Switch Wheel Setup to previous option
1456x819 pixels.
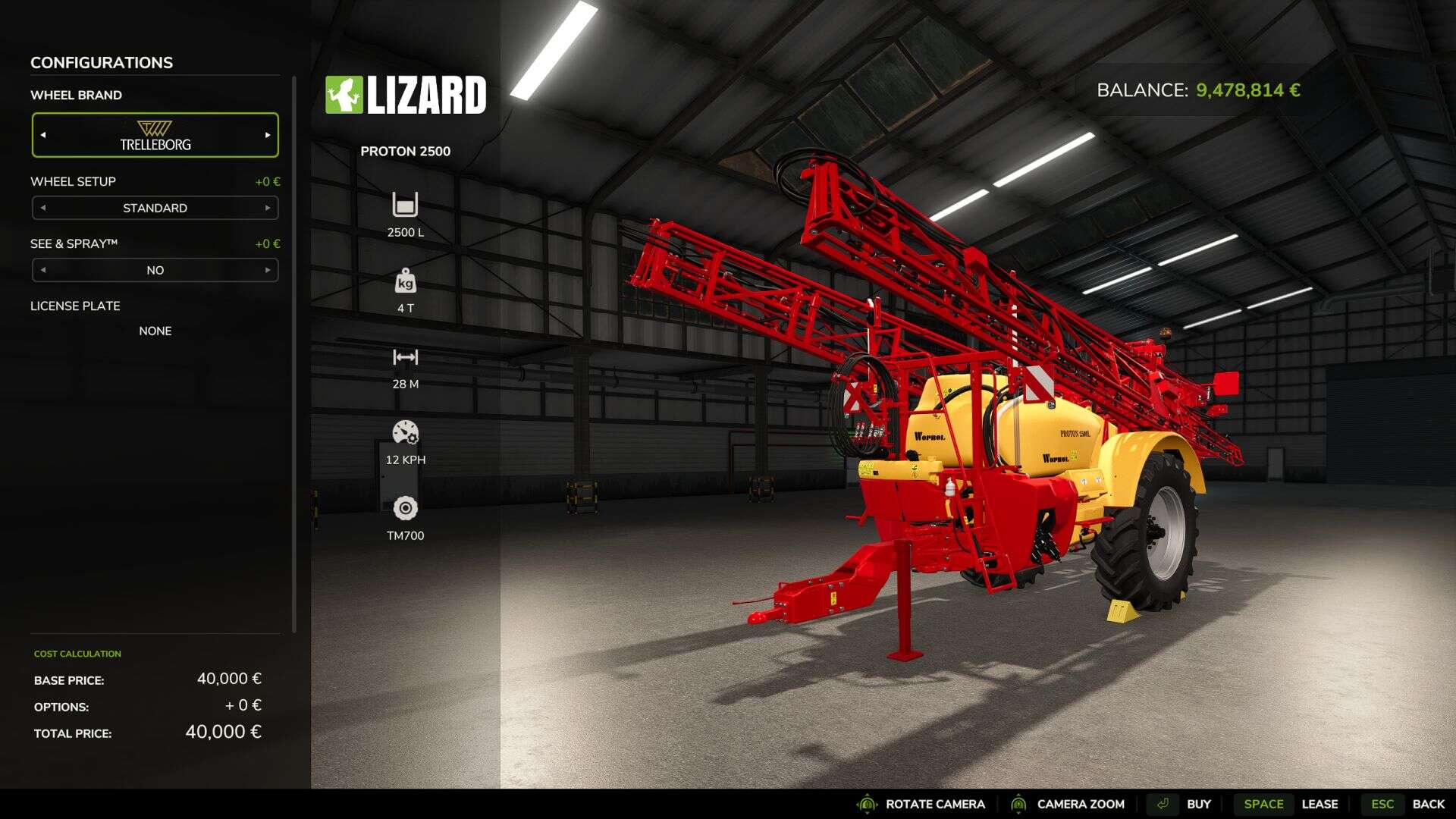43,208
